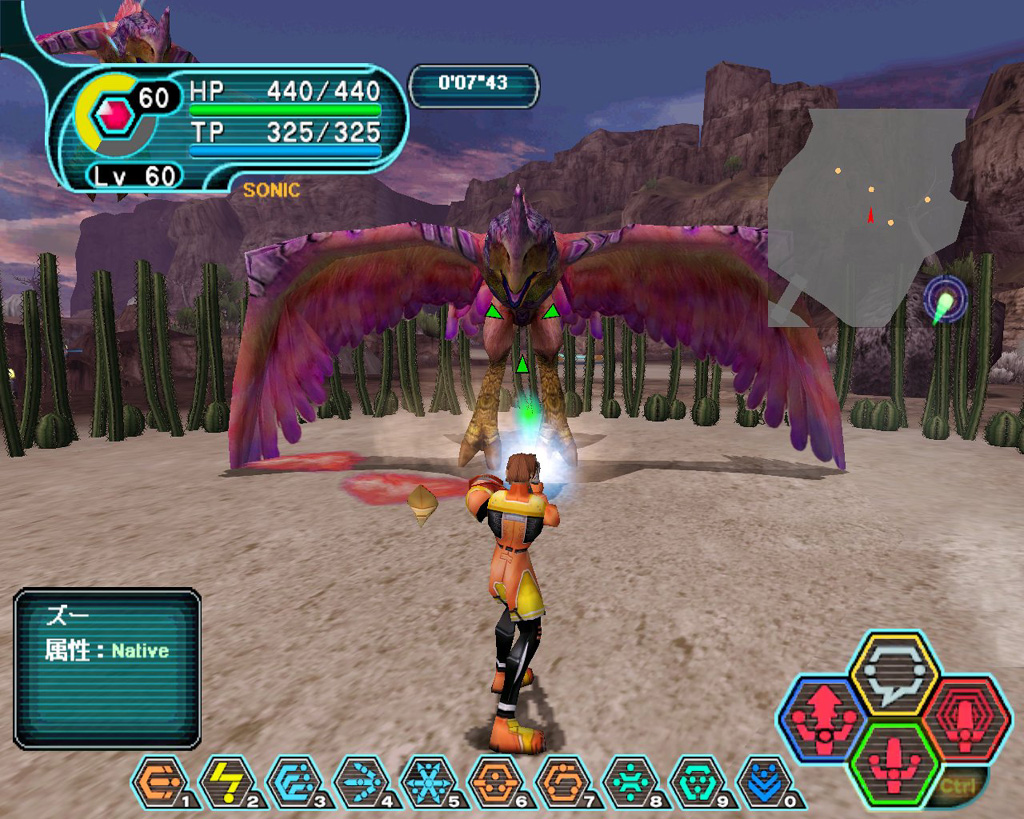Screen dimensions: 1024x819
Task: Choose the orange hexagon technique in slot 6
Action: point(496,782)
